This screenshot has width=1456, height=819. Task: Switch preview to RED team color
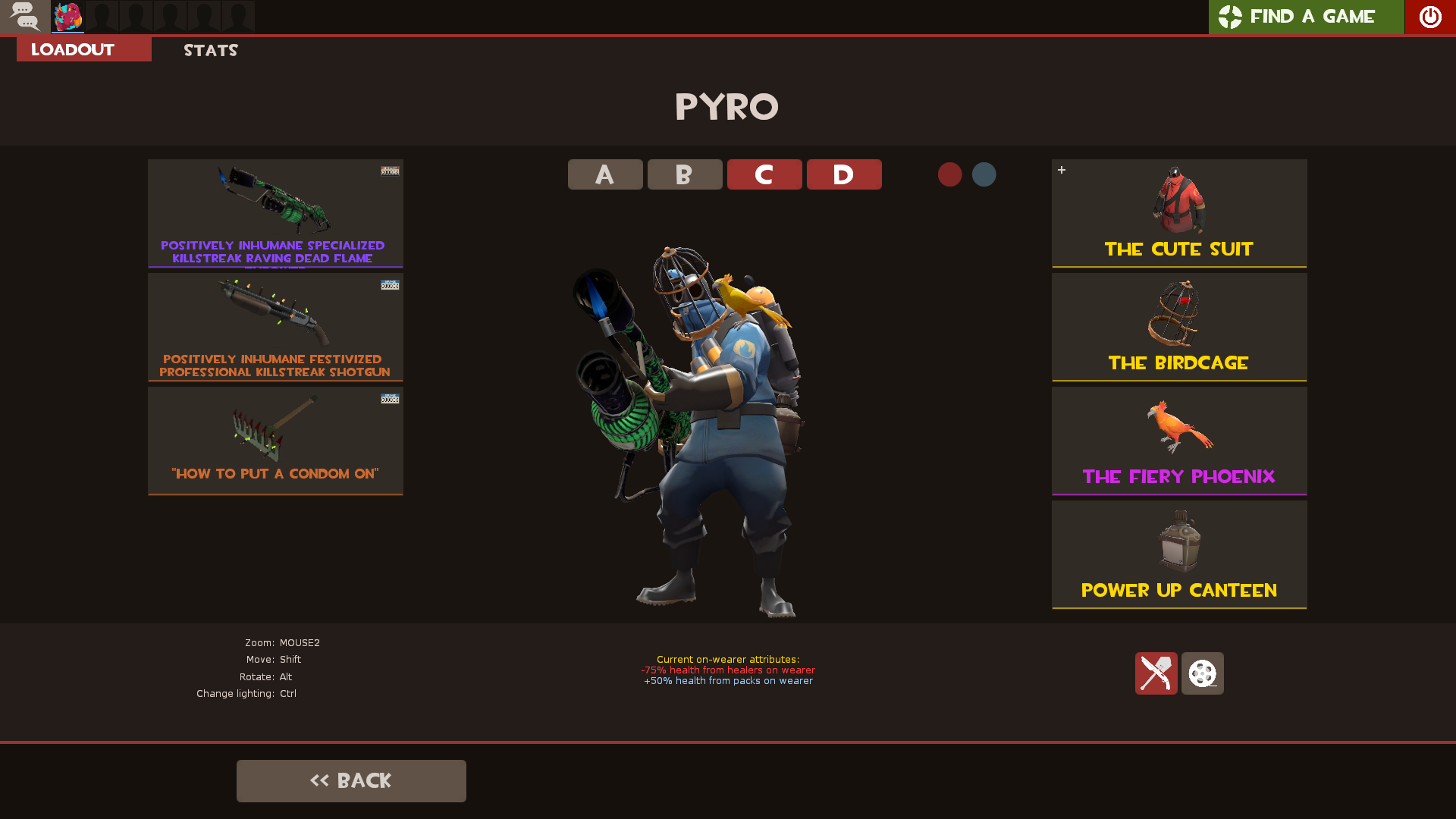pyautogui.click(x=950, y=174)
